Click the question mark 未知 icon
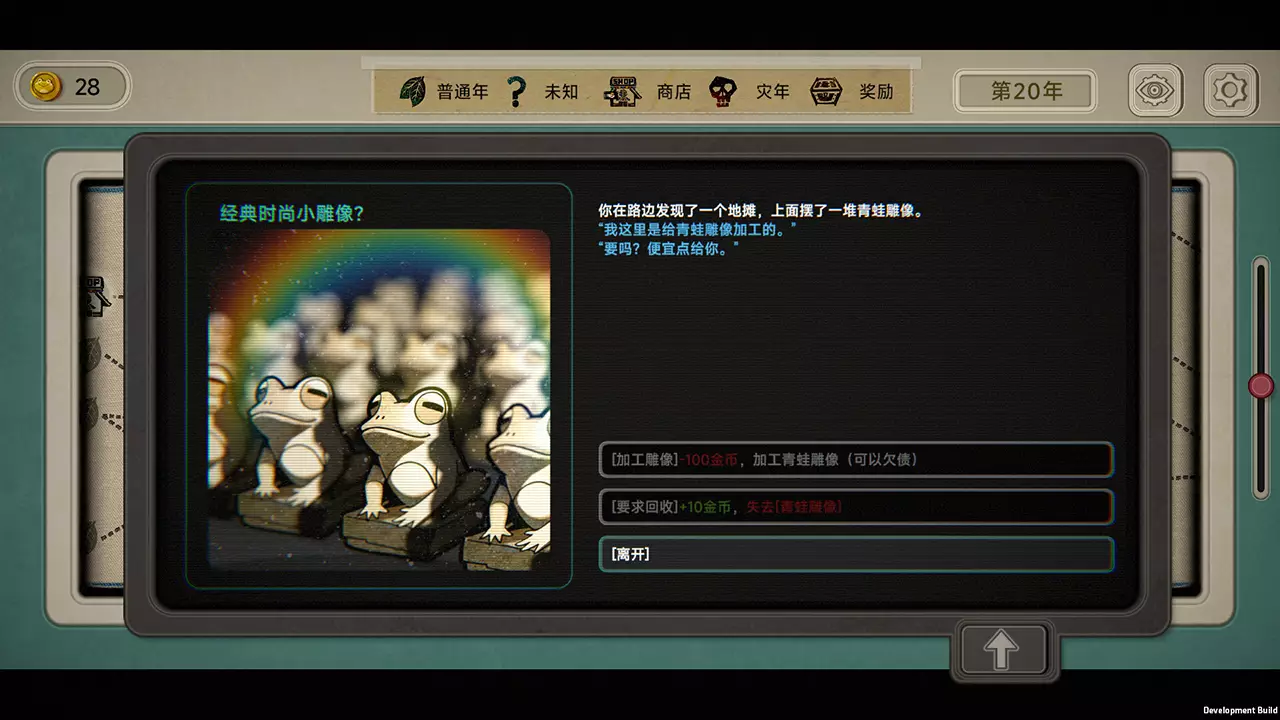This screenshot has width=1280, height=720. pyautogui.click(x=516, y=91)
